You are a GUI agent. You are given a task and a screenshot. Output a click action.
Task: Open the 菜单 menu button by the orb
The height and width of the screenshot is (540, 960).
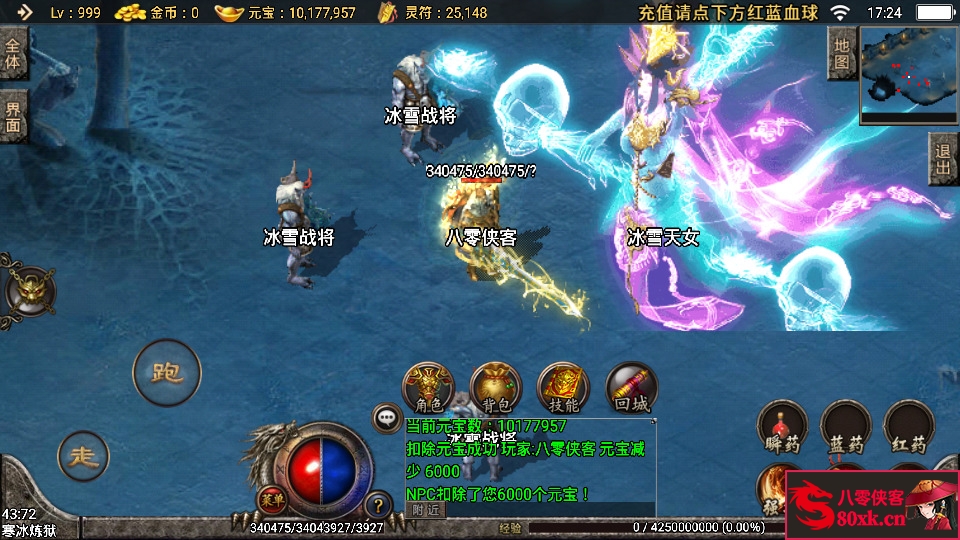(270, 499)
